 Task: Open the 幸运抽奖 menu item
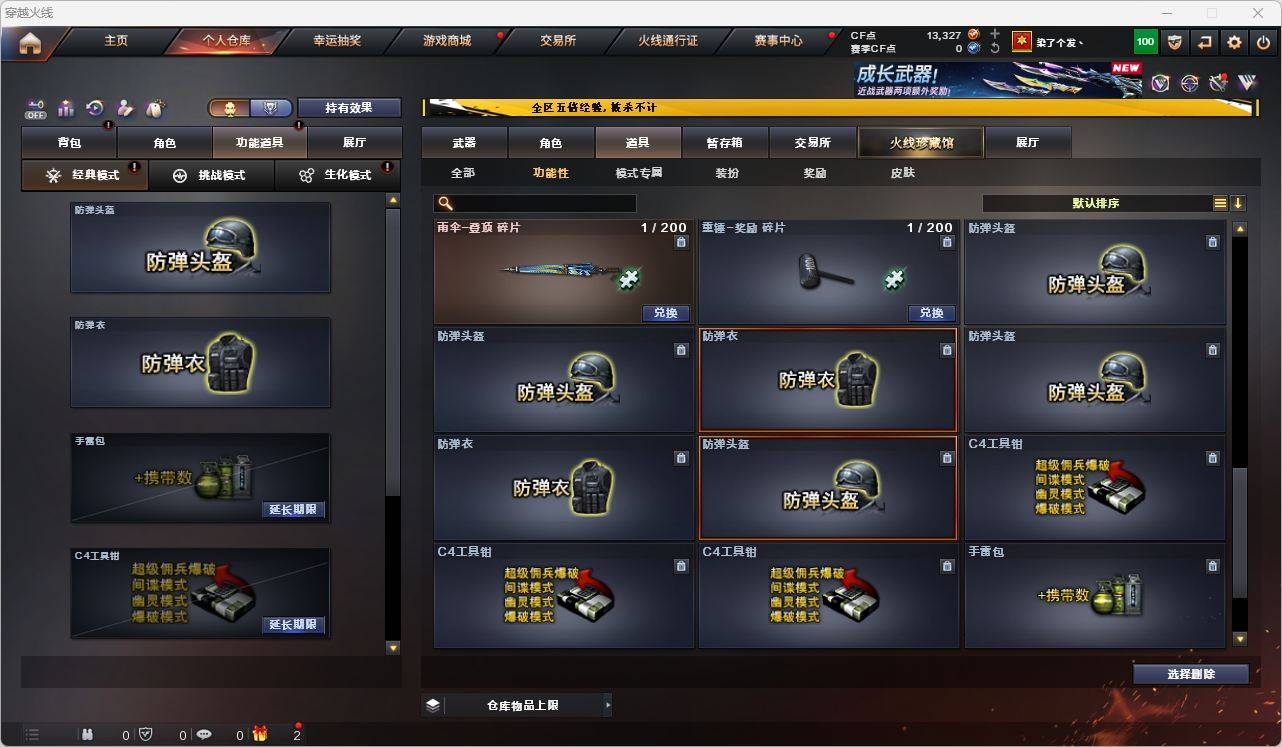coord(338,41)
